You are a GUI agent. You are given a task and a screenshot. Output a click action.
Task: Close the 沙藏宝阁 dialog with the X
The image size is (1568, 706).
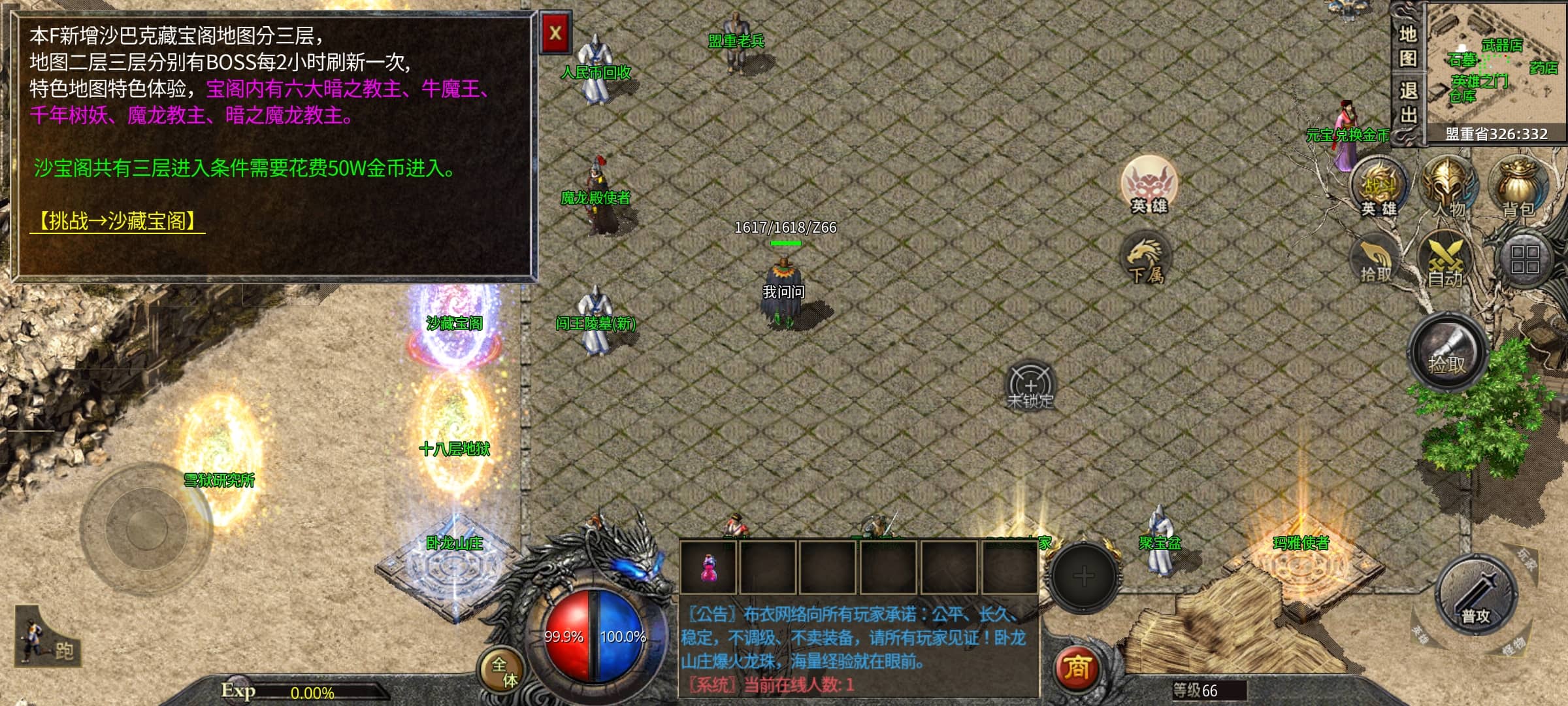[x=555, y=33]
